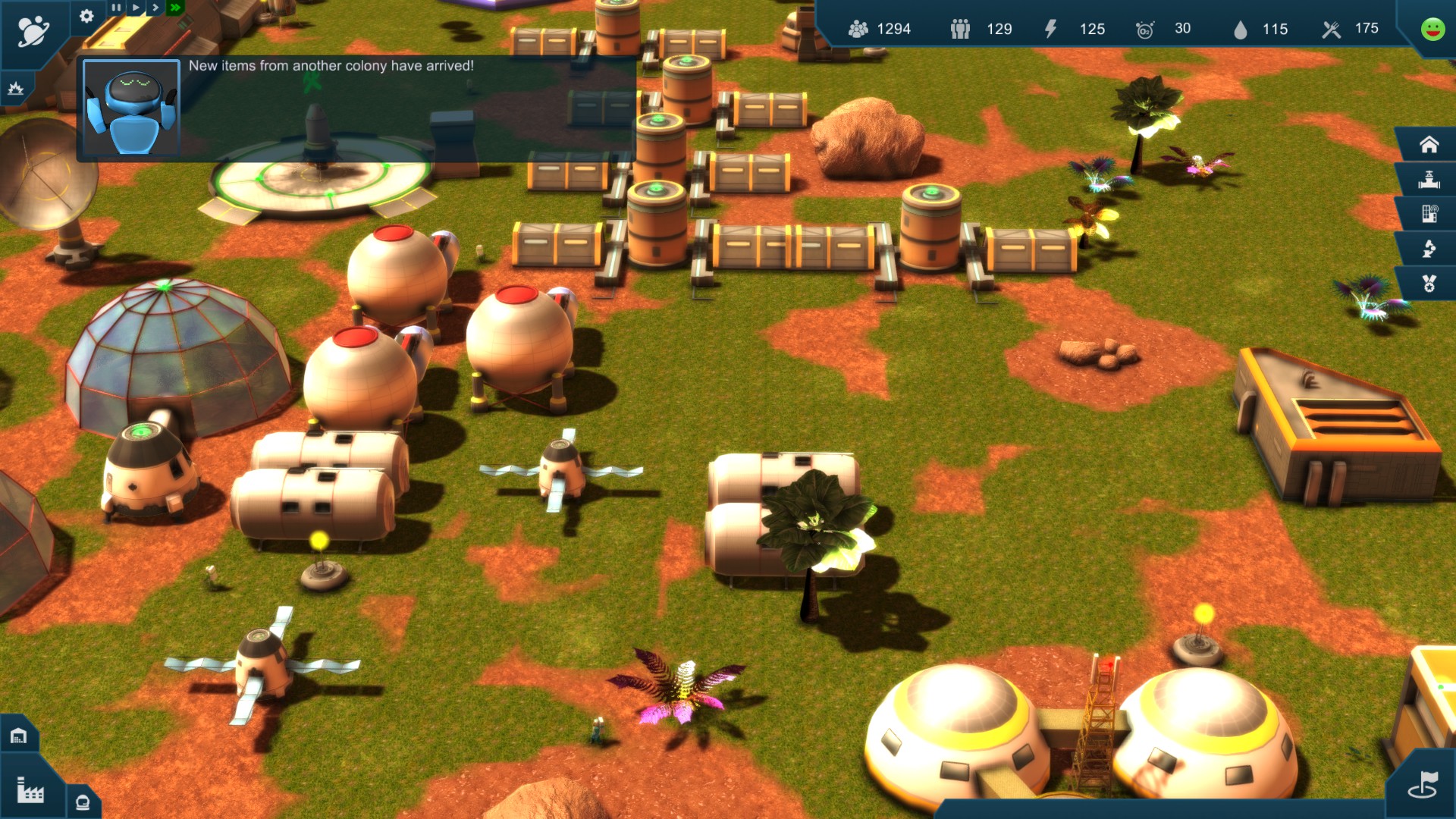Click the flag on planet button
This screenshot has height=819, width=1456.
[1423, 786]
